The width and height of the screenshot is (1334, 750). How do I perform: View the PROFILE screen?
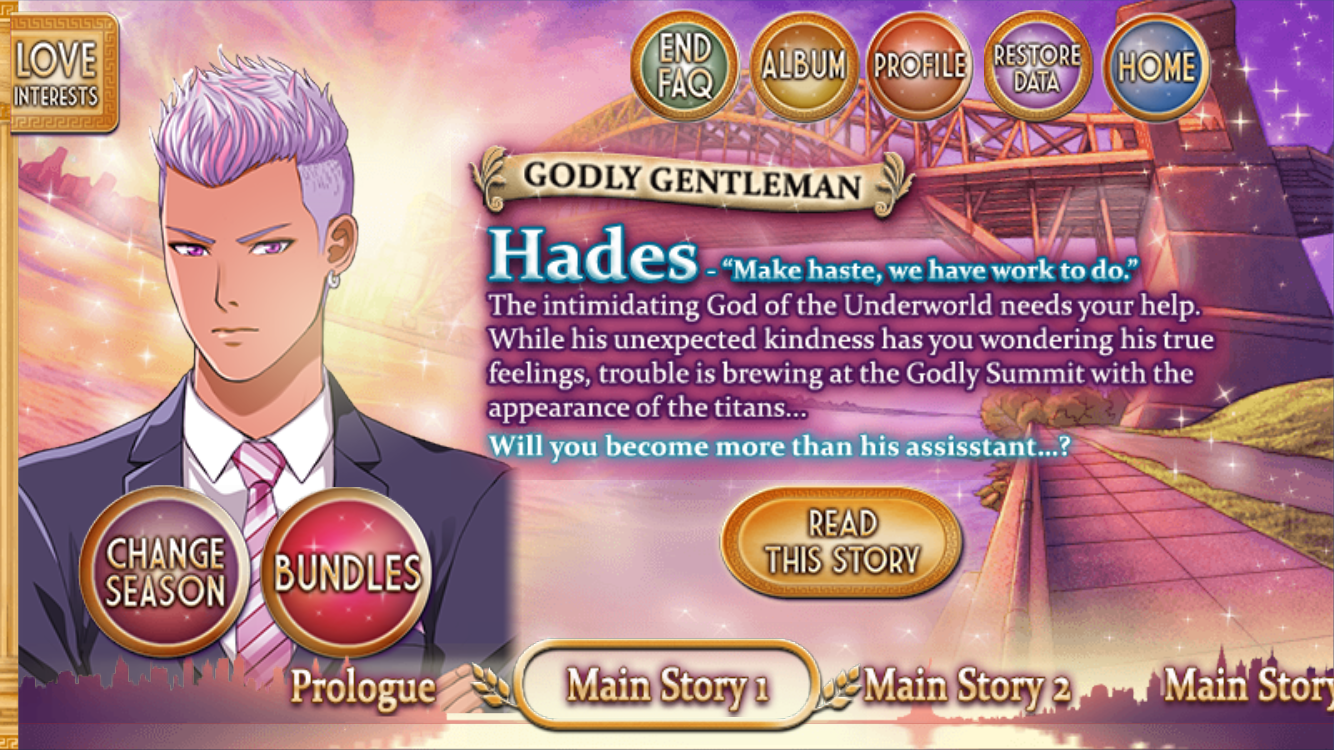click(919, 65)
